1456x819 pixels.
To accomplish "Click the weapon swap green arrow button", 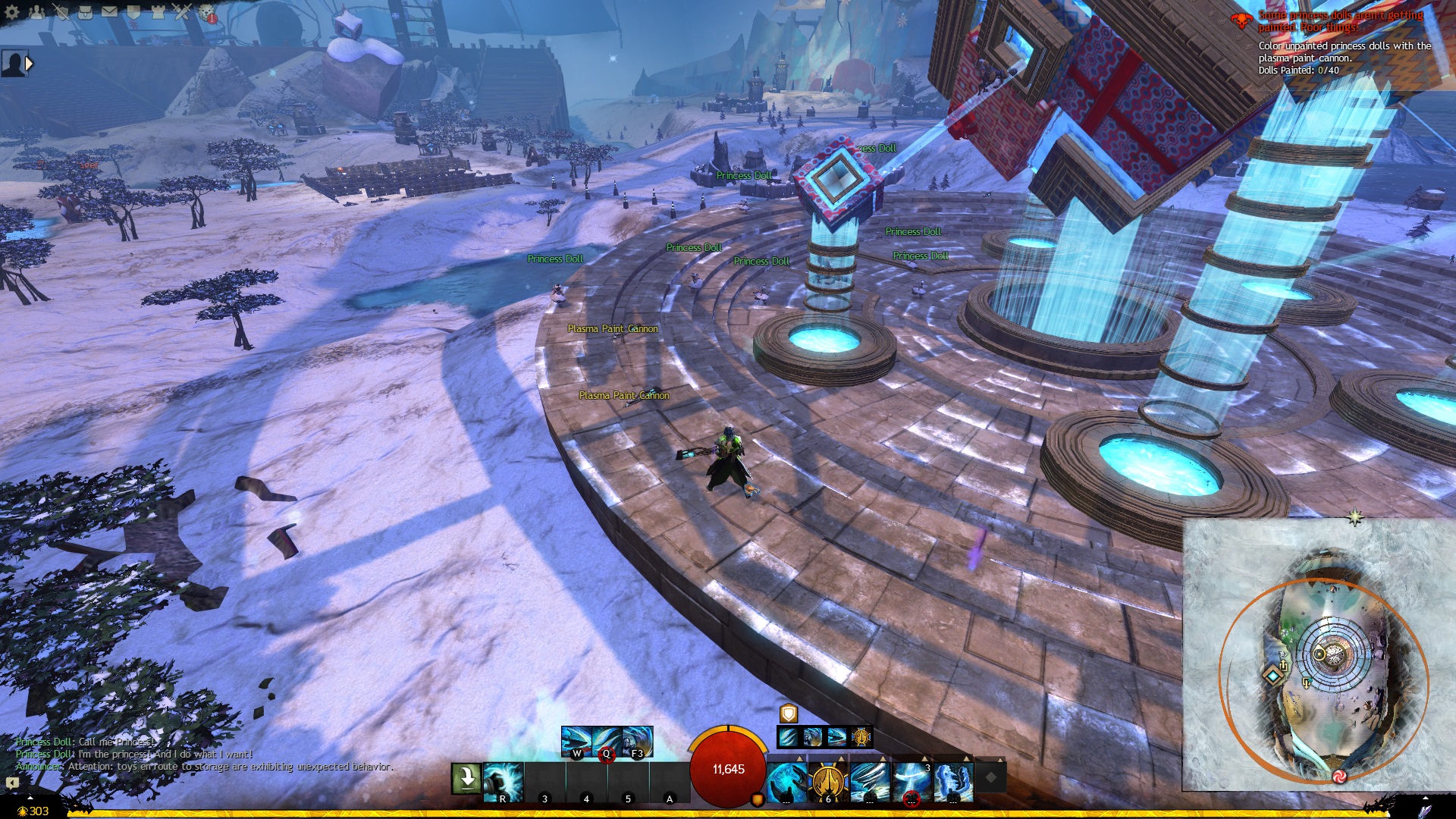I will tap(466, 778).
